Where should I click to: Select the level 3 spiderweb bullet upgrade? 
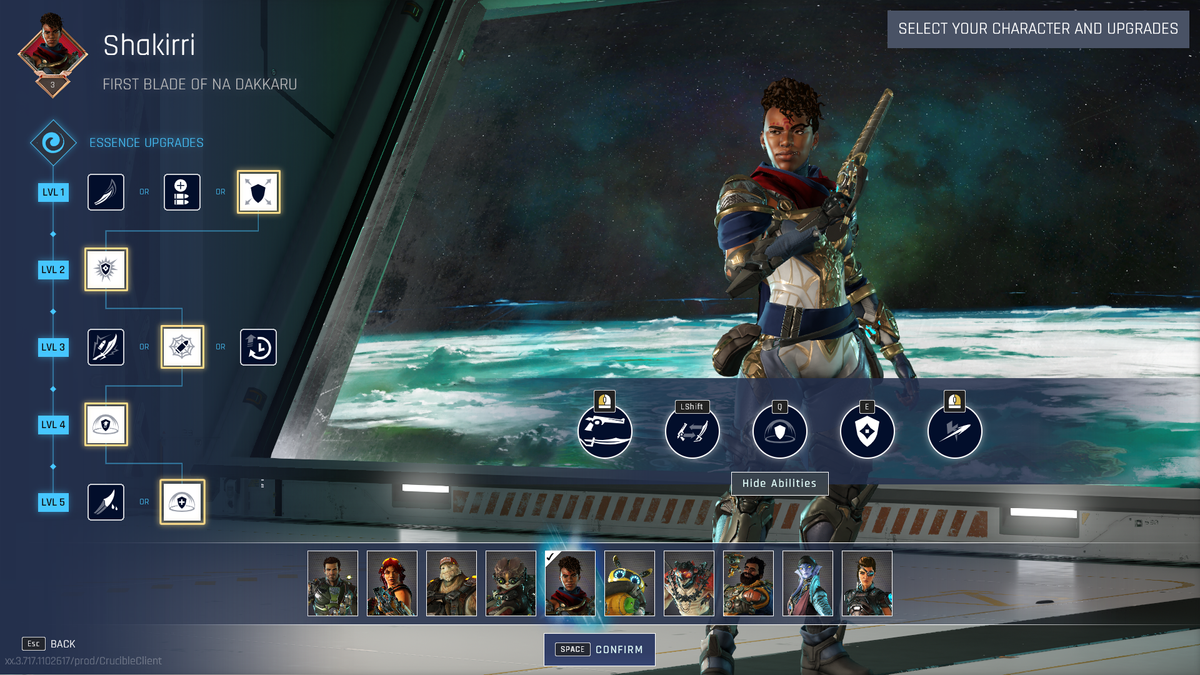click(182, 347)
